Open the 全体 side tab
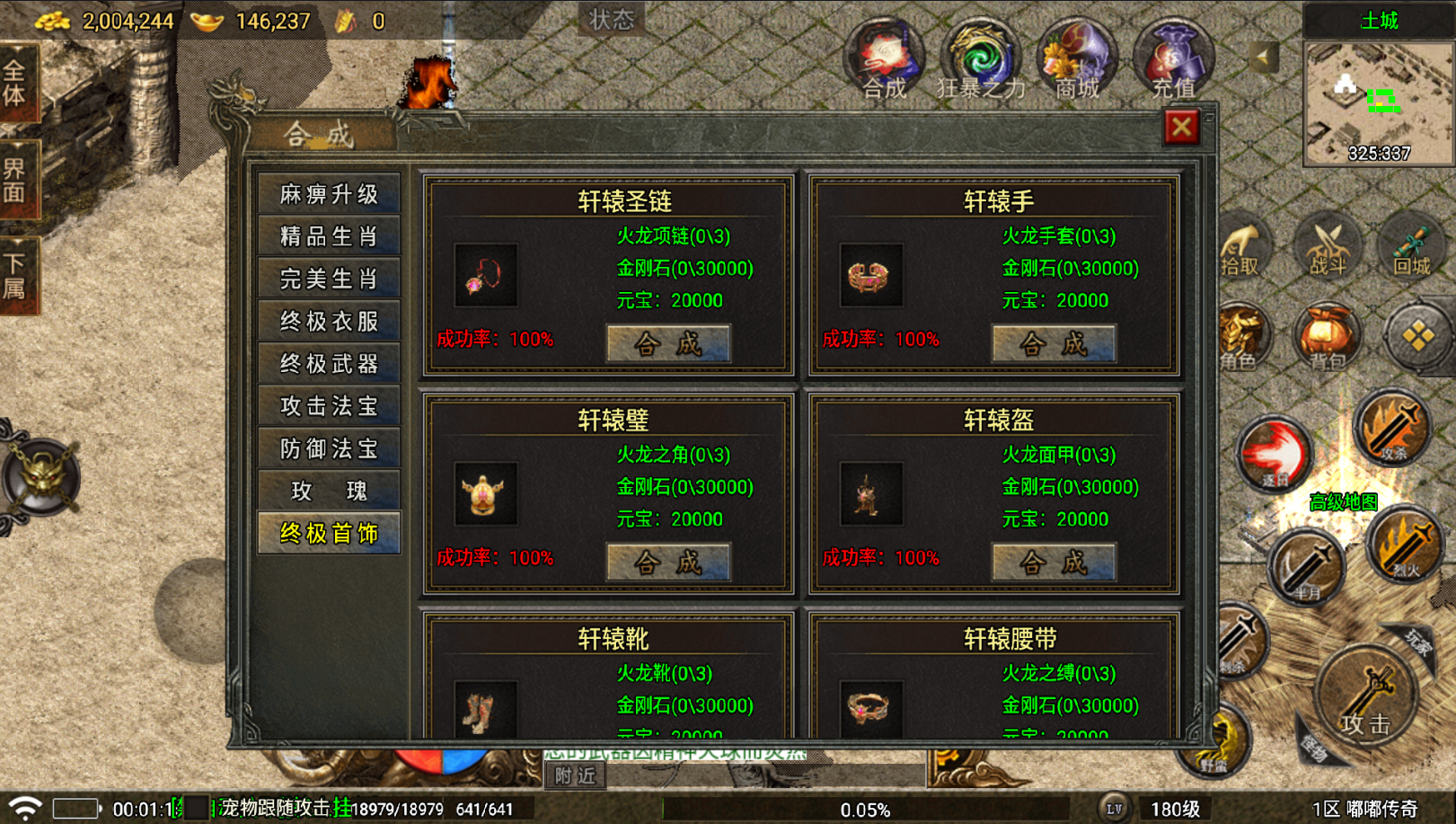 (x=16, y=83)
